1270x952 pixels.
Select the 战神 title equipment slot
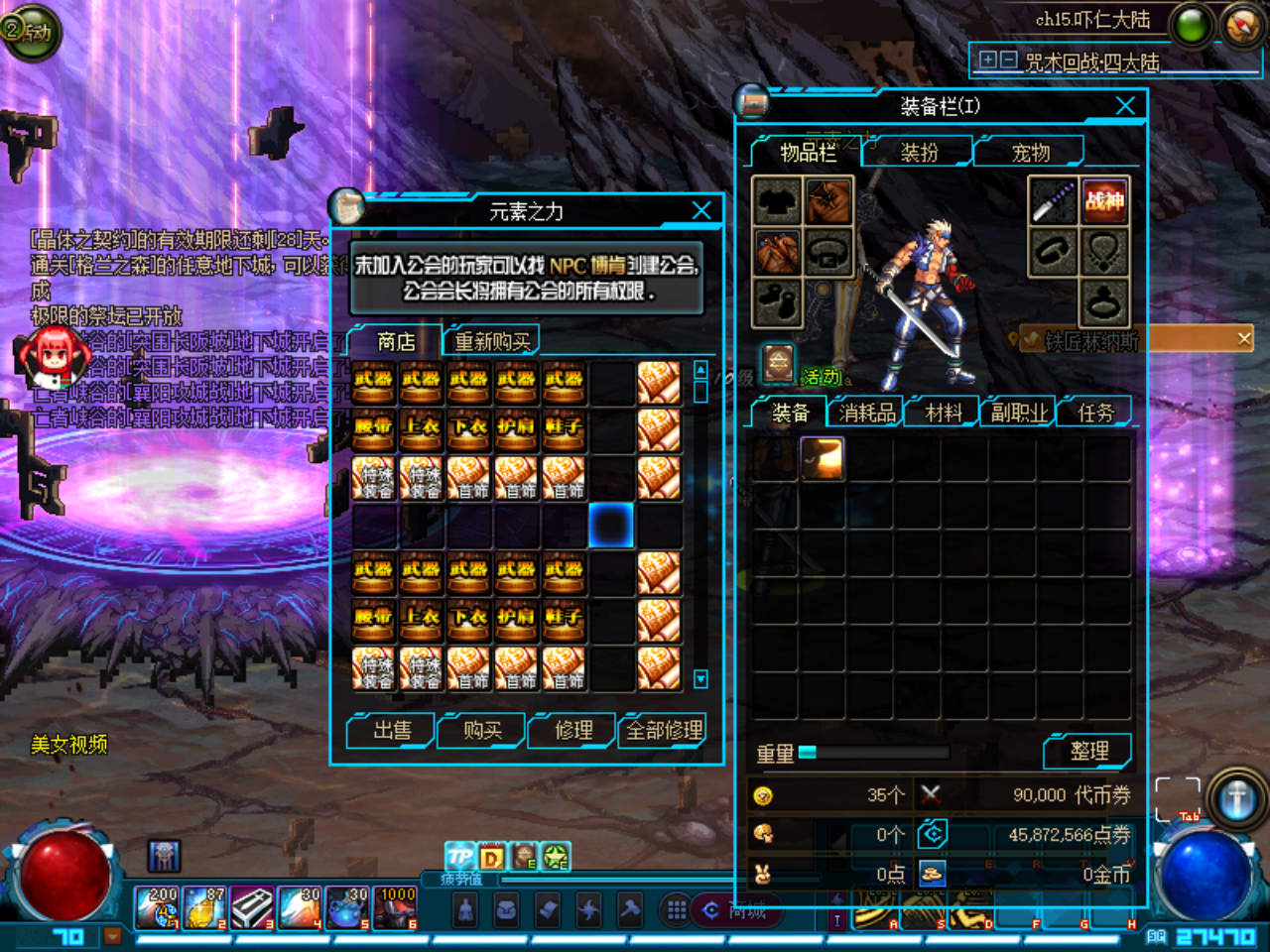click(x=1103, y=201)
